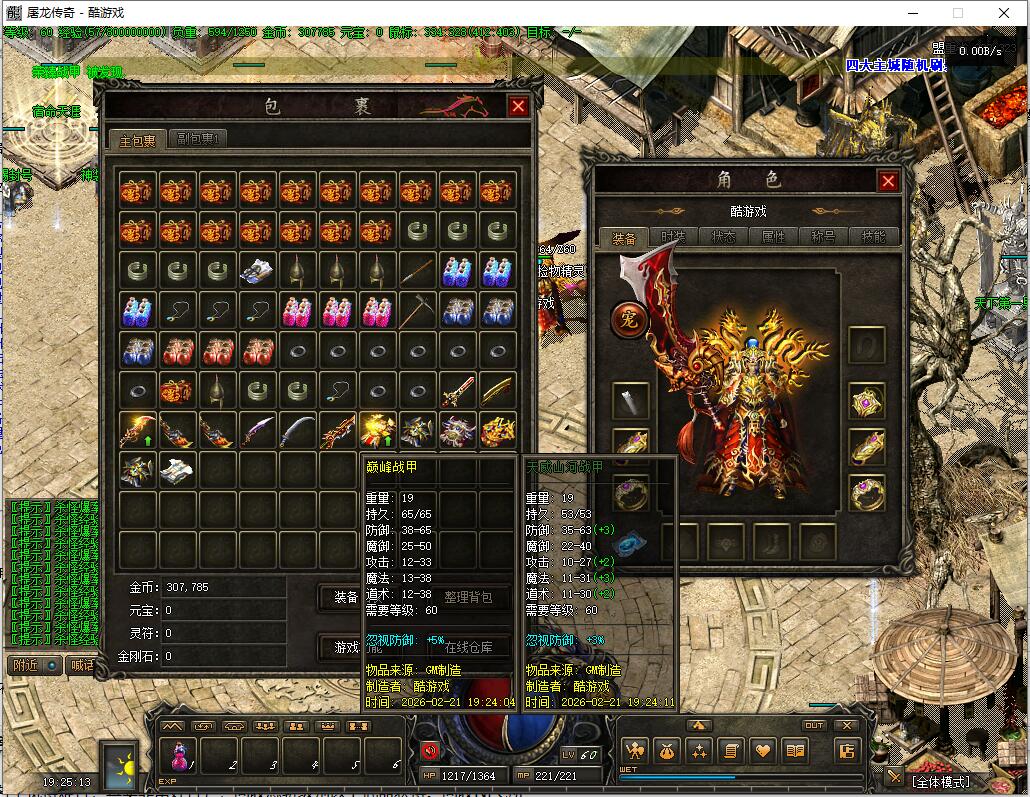This screenshot has height=797, width=1030.
Task: Maximize the game window
Action: point(957,13)
